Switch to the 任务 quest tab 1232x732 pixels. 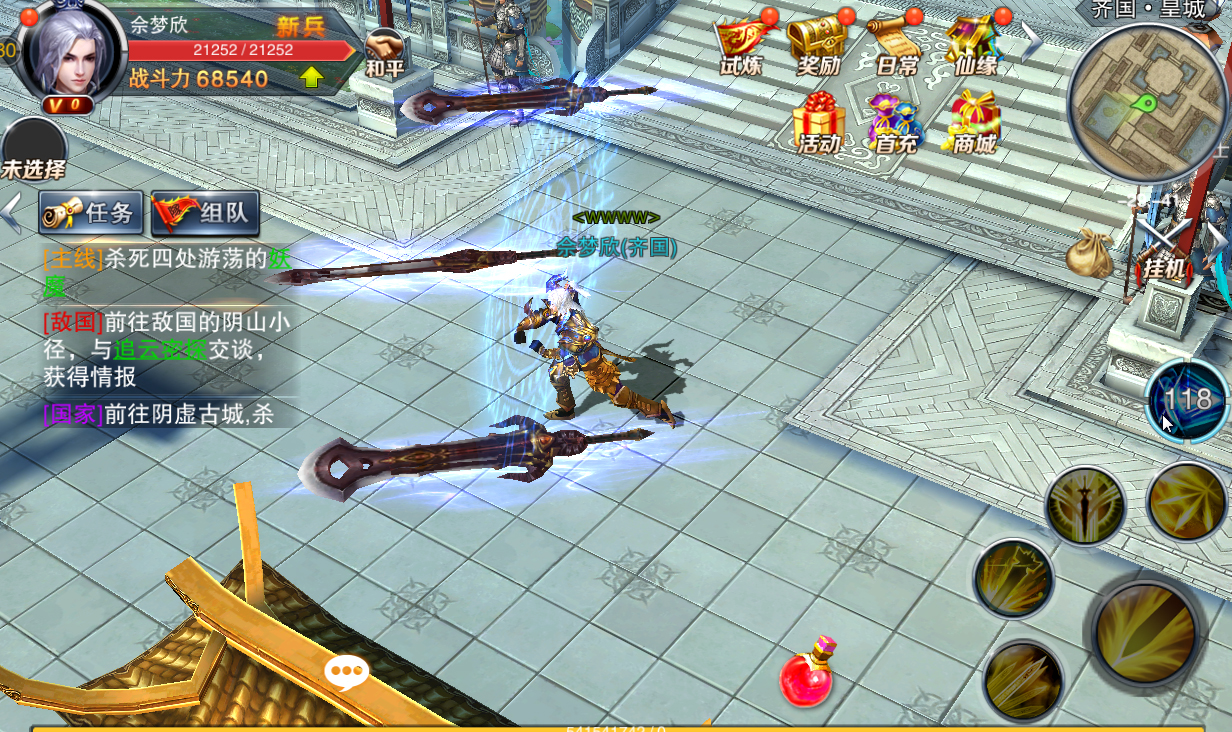(x=92, y=212)
